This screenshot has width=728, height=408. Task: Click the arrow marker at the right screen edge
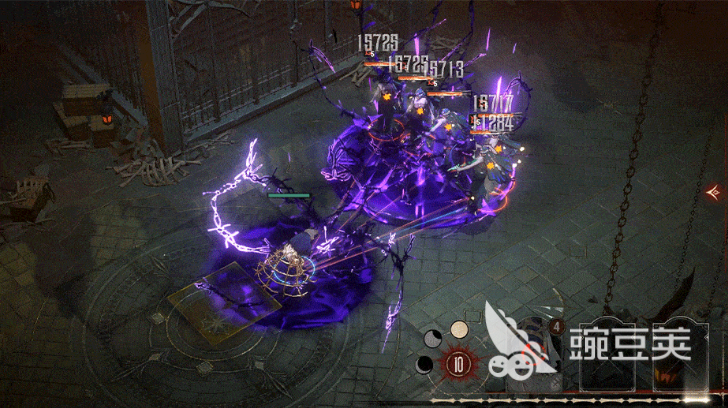[x=716, y=190]
